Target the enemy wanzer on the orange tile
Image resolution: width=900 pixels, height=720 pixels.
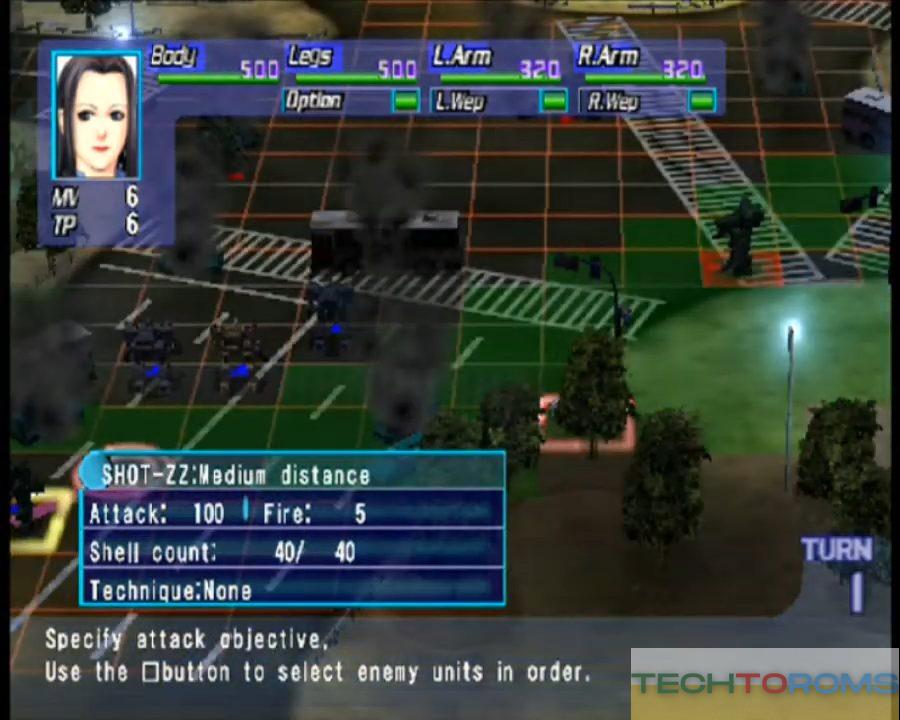(x=741, y=240)
